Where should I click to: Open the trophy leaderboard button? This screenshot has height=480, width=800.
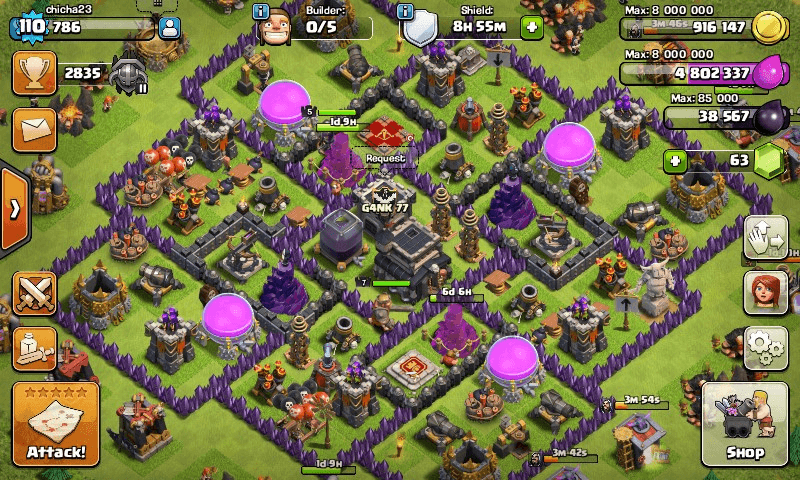(x=33, y=73)
